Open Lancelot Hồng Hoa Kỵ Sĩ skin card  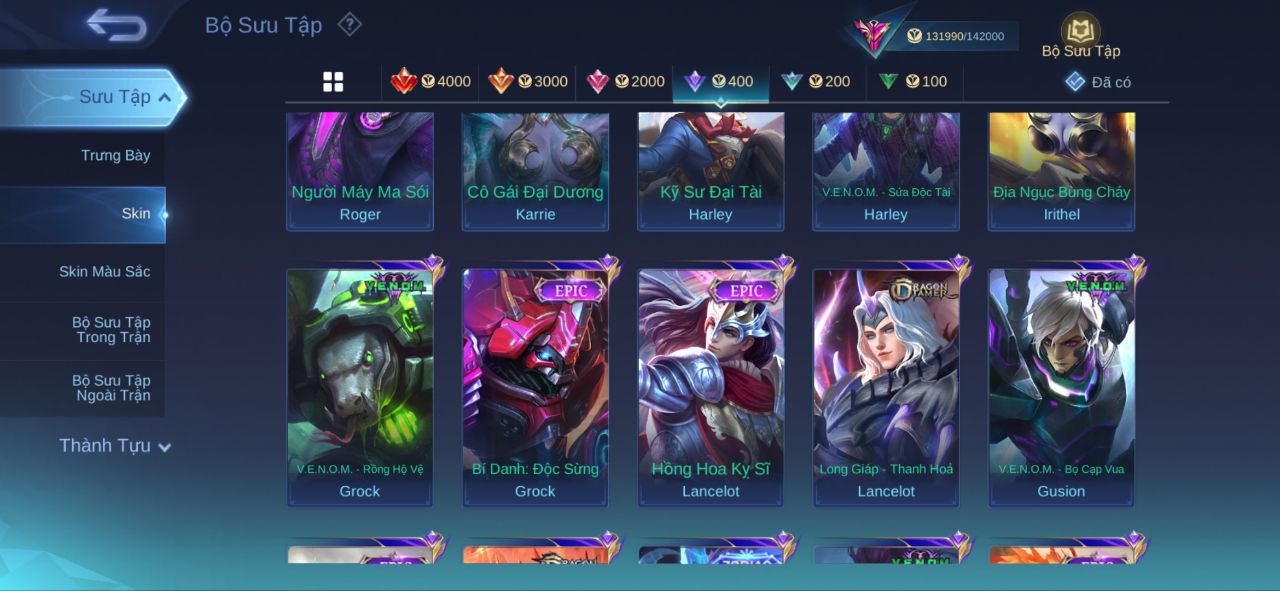pos(711,387)
